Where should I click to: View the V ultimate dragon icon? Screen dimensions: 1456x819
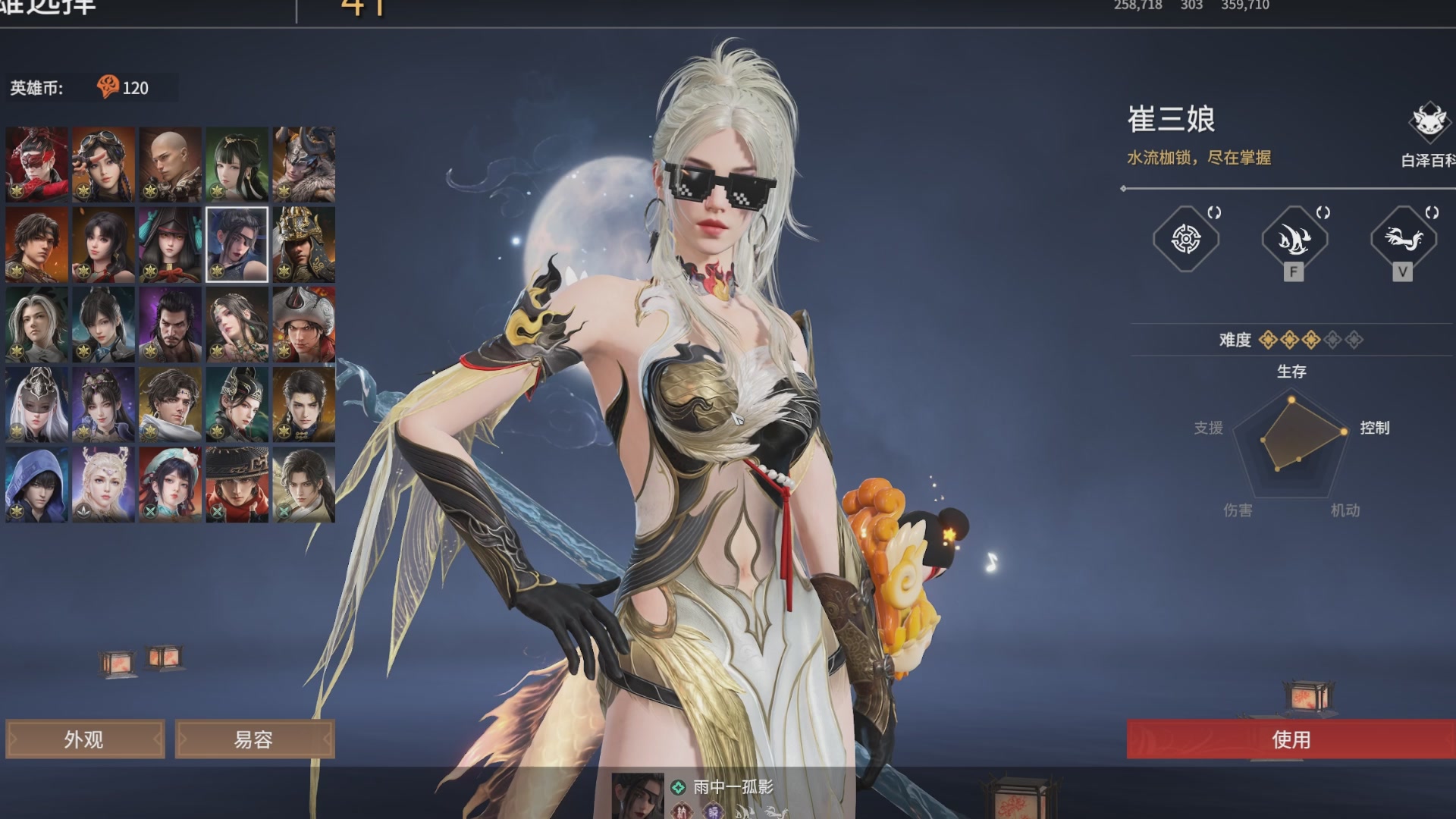coord(1403,240)
